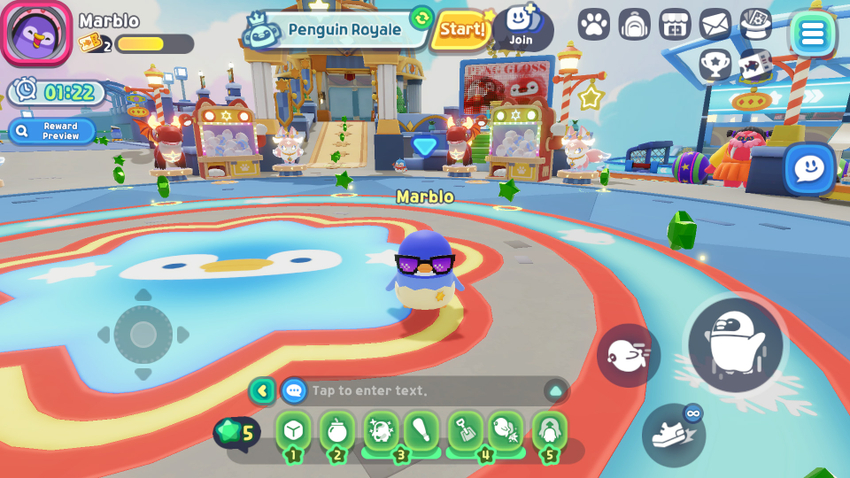Open the paw print pets menu
Viewport: 850px width, 478px height.
pos(594,24)
